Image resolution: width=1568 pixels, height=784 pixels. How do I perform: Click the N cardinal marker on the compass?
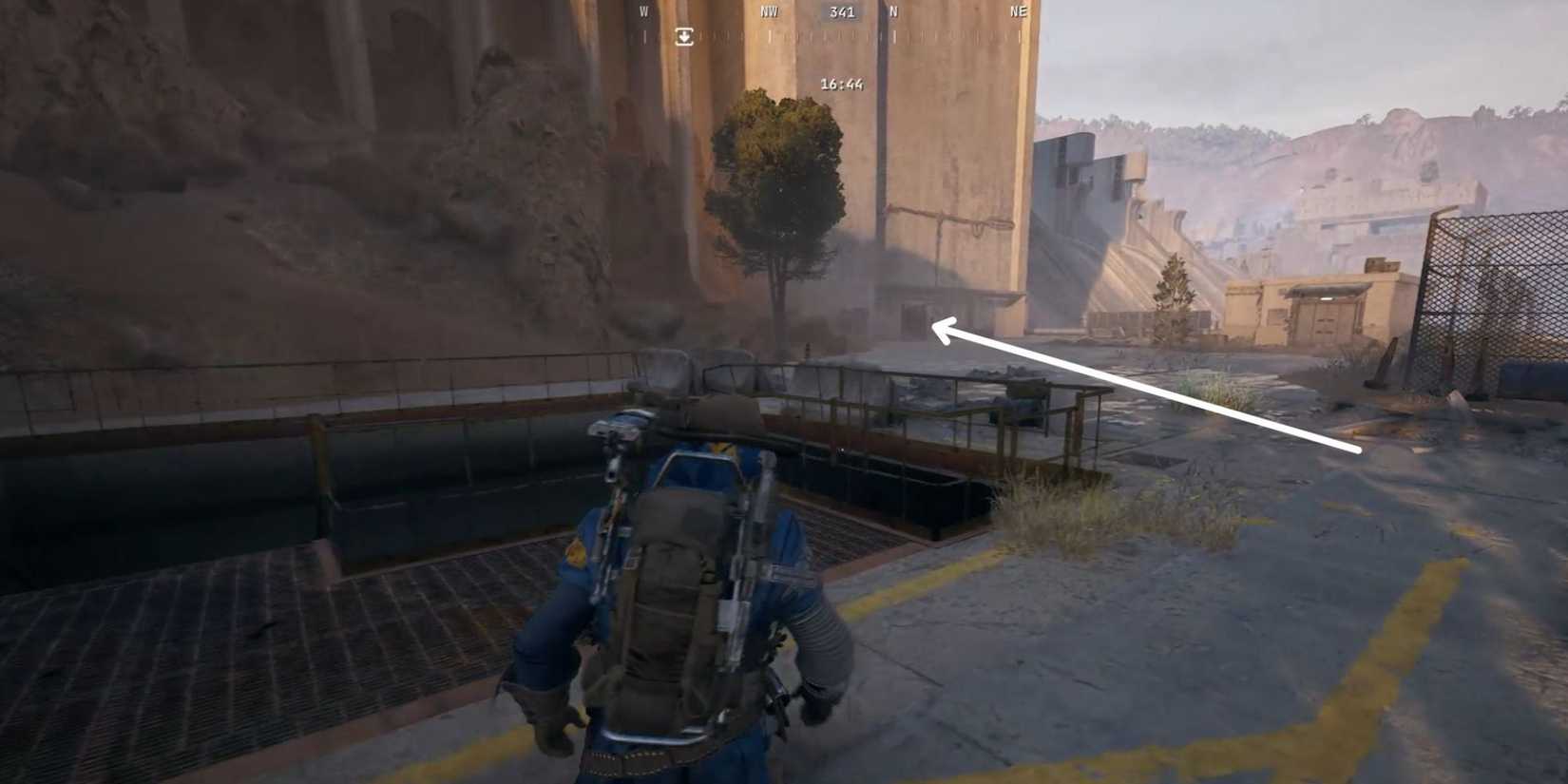[x=894, y=13]
